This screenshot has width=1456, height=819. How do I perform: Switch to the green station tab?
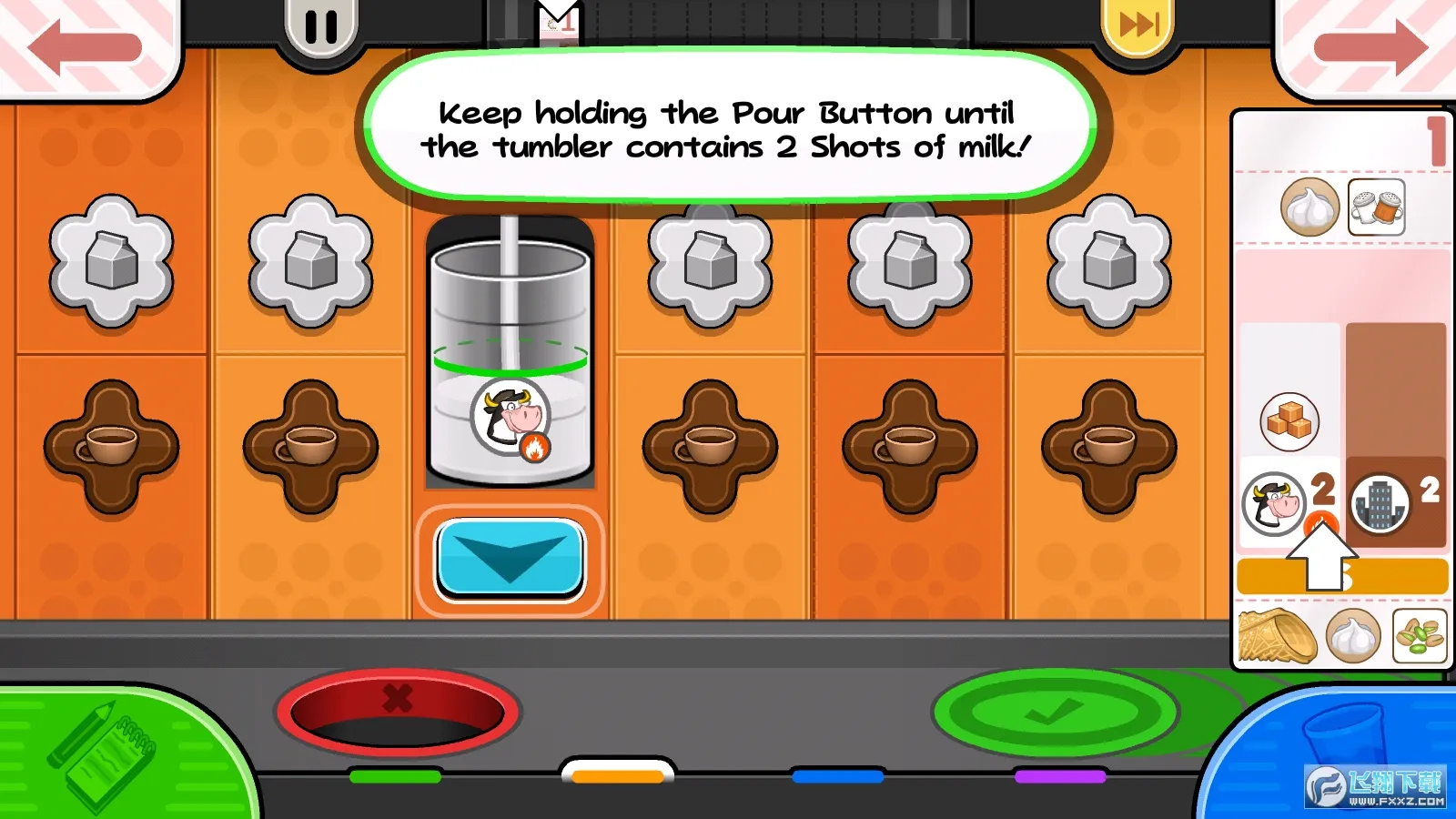point(395,776)
